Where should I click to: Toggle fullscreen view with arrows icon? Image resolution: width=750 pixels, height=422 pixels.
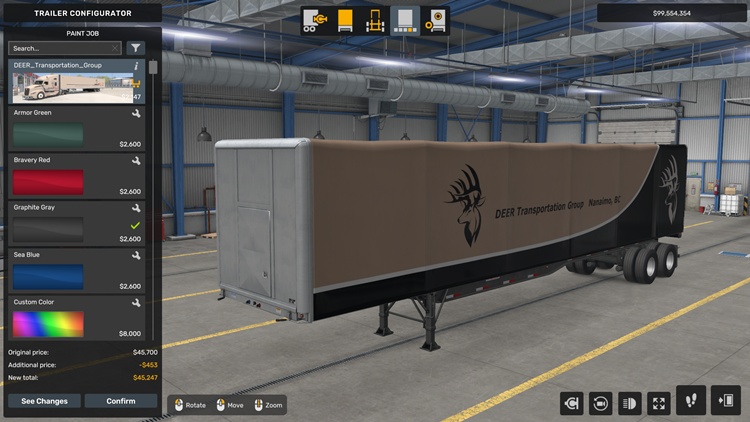coord(659,403)
